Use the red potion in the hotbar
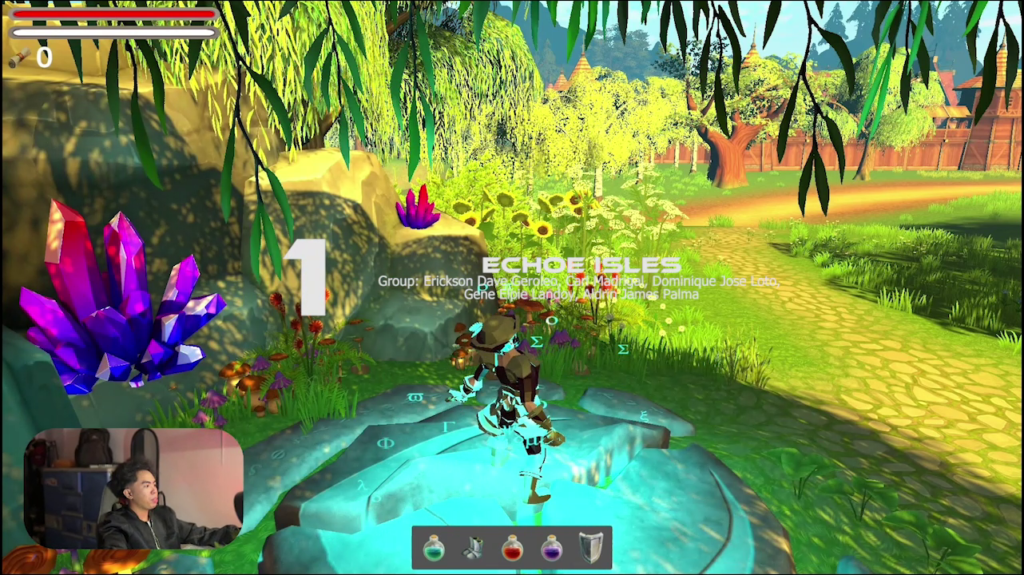1024x575 pixels. pyautogui.click(x=511, y=548)
